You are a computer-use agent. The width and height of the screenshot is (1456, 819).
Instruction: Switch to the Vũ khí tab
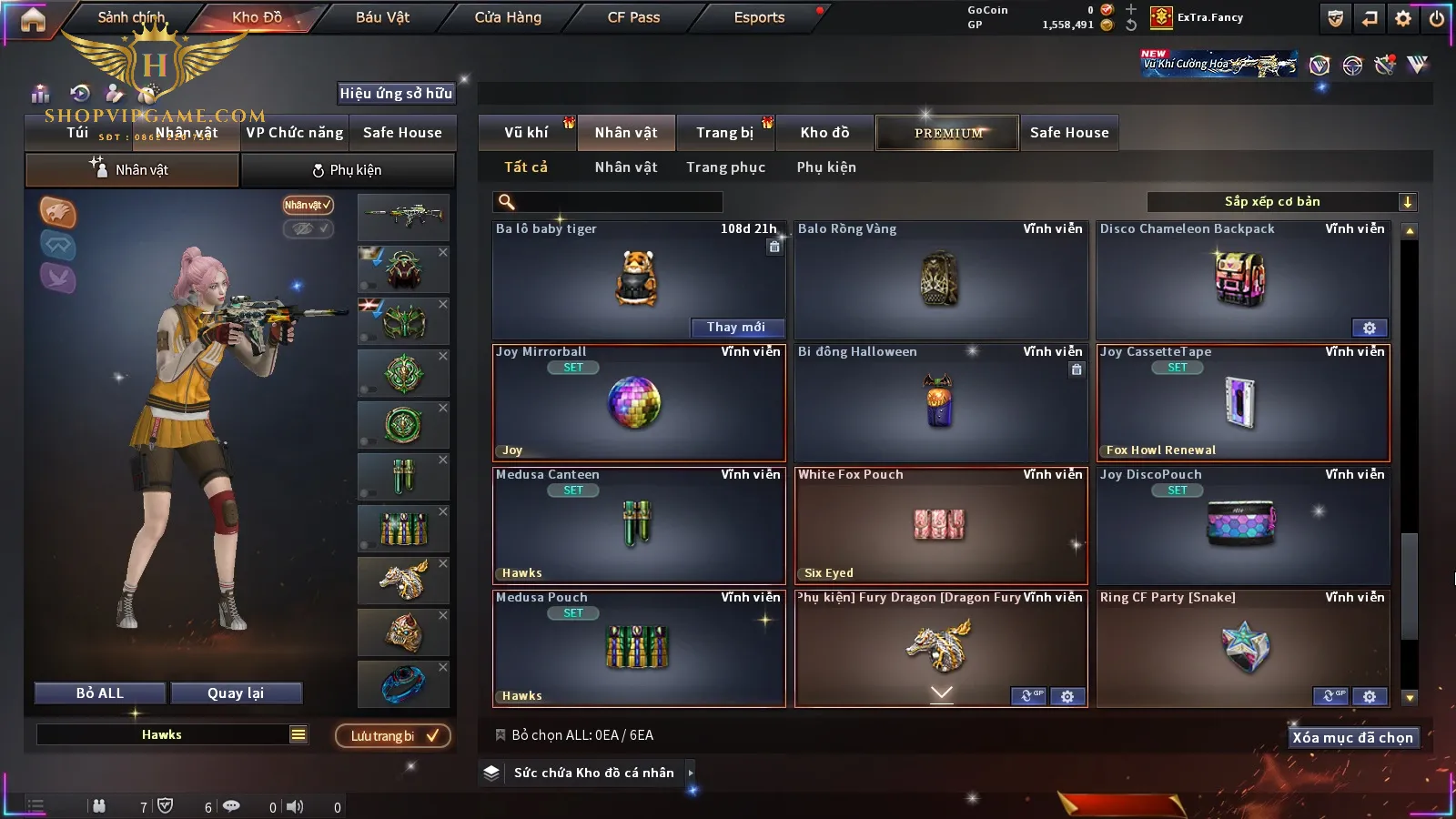526,133
